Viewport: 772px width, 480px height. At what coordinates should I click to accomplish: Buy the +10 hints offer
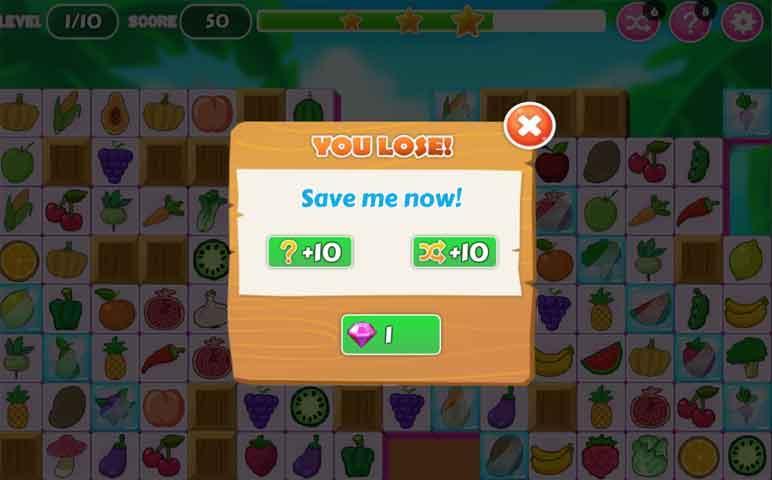coord(310,252)
